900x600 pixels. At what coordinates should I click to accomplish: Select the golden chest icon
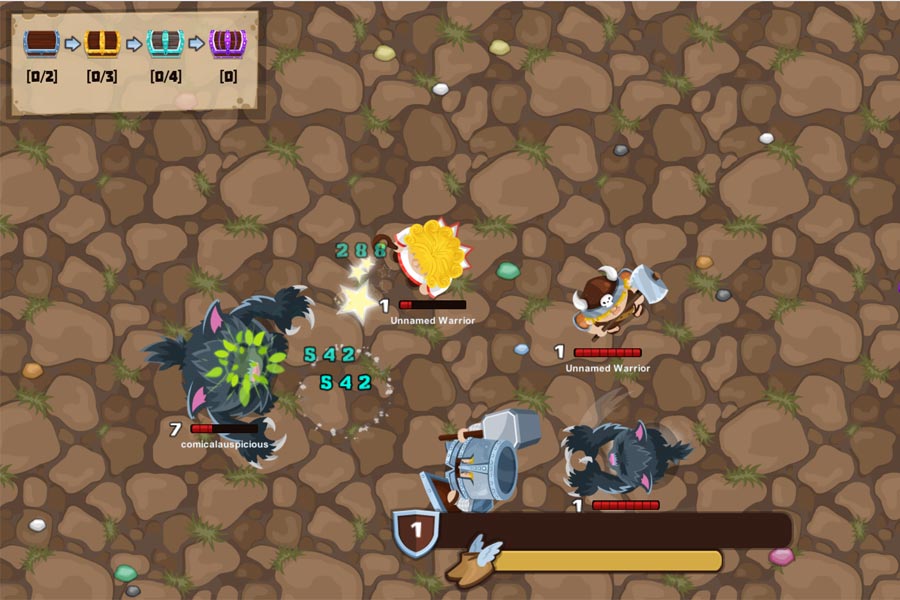pyautogui.click(x=103, y=43)
